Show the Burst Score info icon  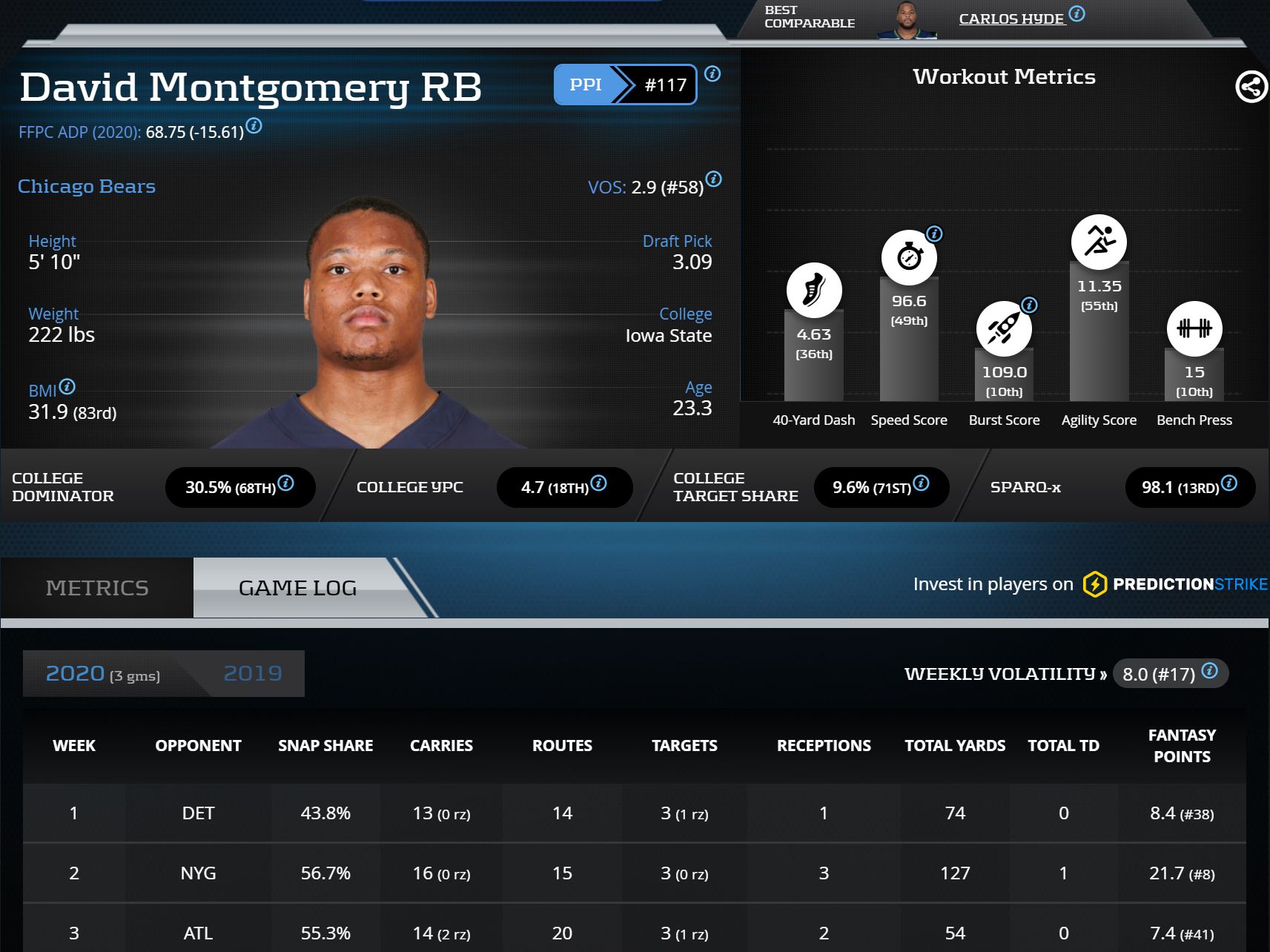[1030, 305]
